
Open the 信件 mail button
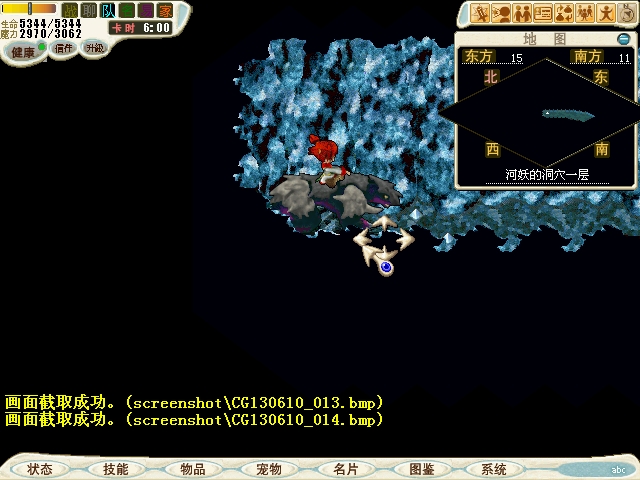(x=64, y=48)
